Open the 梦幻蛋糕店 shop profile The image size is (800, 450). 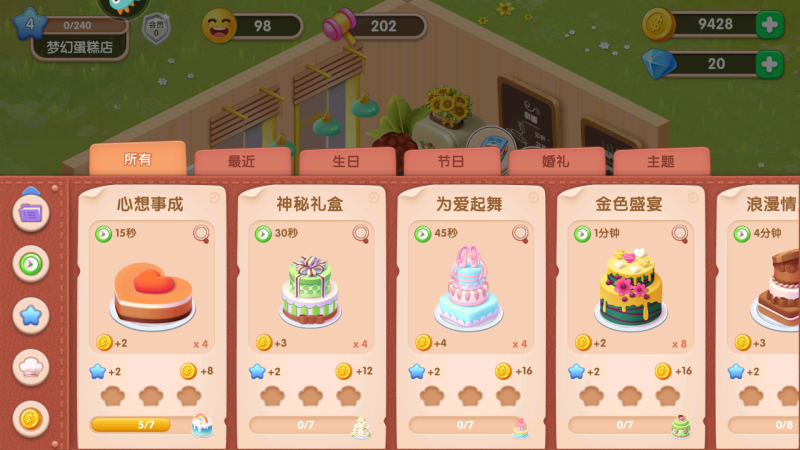pos(80,46)
